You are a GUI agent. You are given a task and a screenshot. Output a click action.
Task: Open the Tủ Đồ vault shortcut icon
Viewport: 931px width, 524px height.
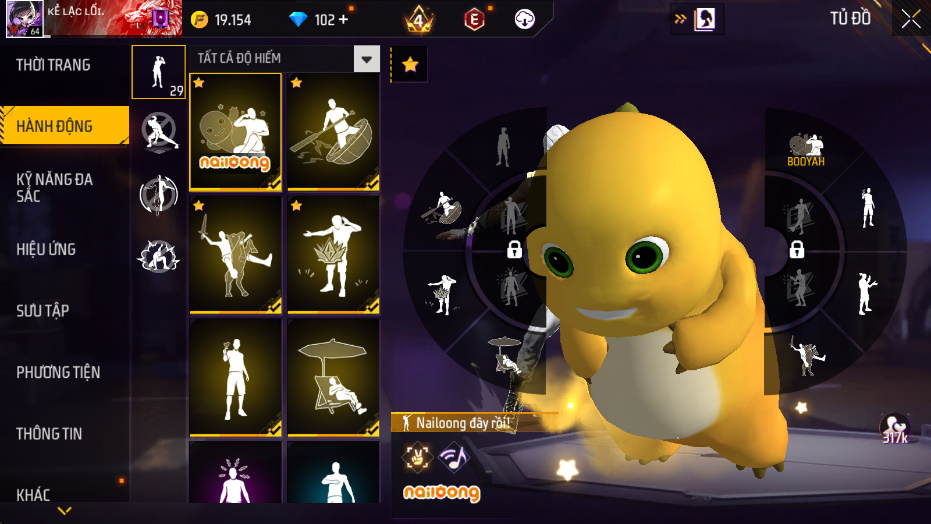coord(705,19)
